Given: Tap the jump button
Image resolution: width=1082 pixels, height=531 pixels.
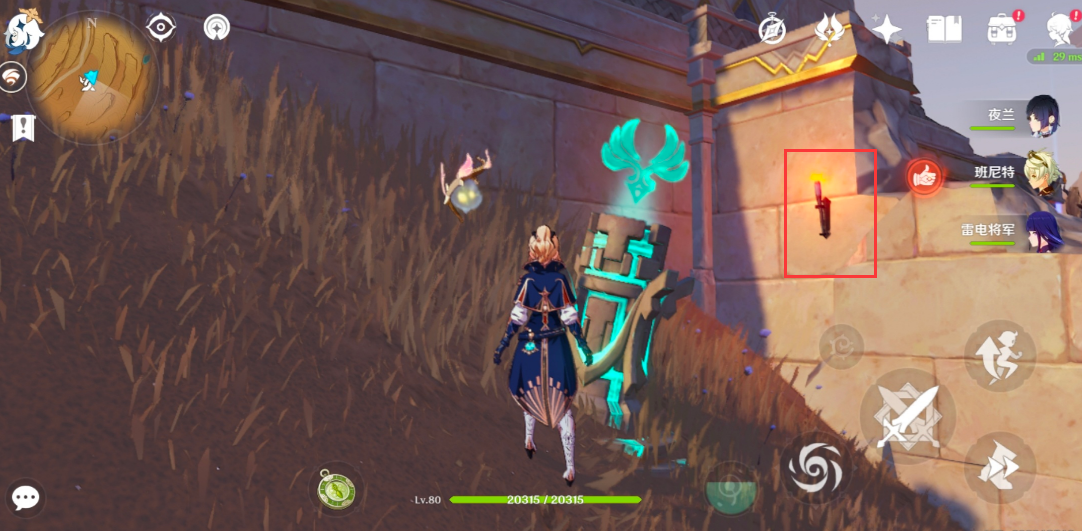Looking at the screenshot, I should pyautogui.click(x=999, y=356).
